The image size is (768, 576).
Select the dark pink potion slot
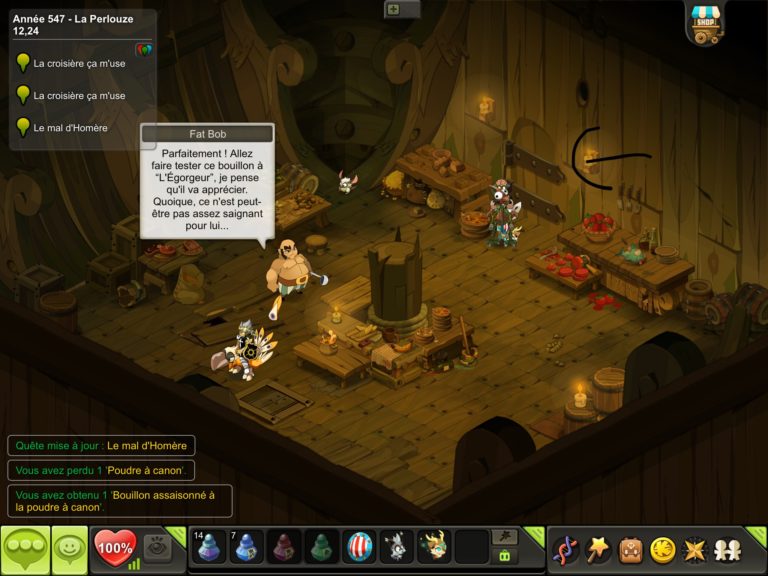285,547
